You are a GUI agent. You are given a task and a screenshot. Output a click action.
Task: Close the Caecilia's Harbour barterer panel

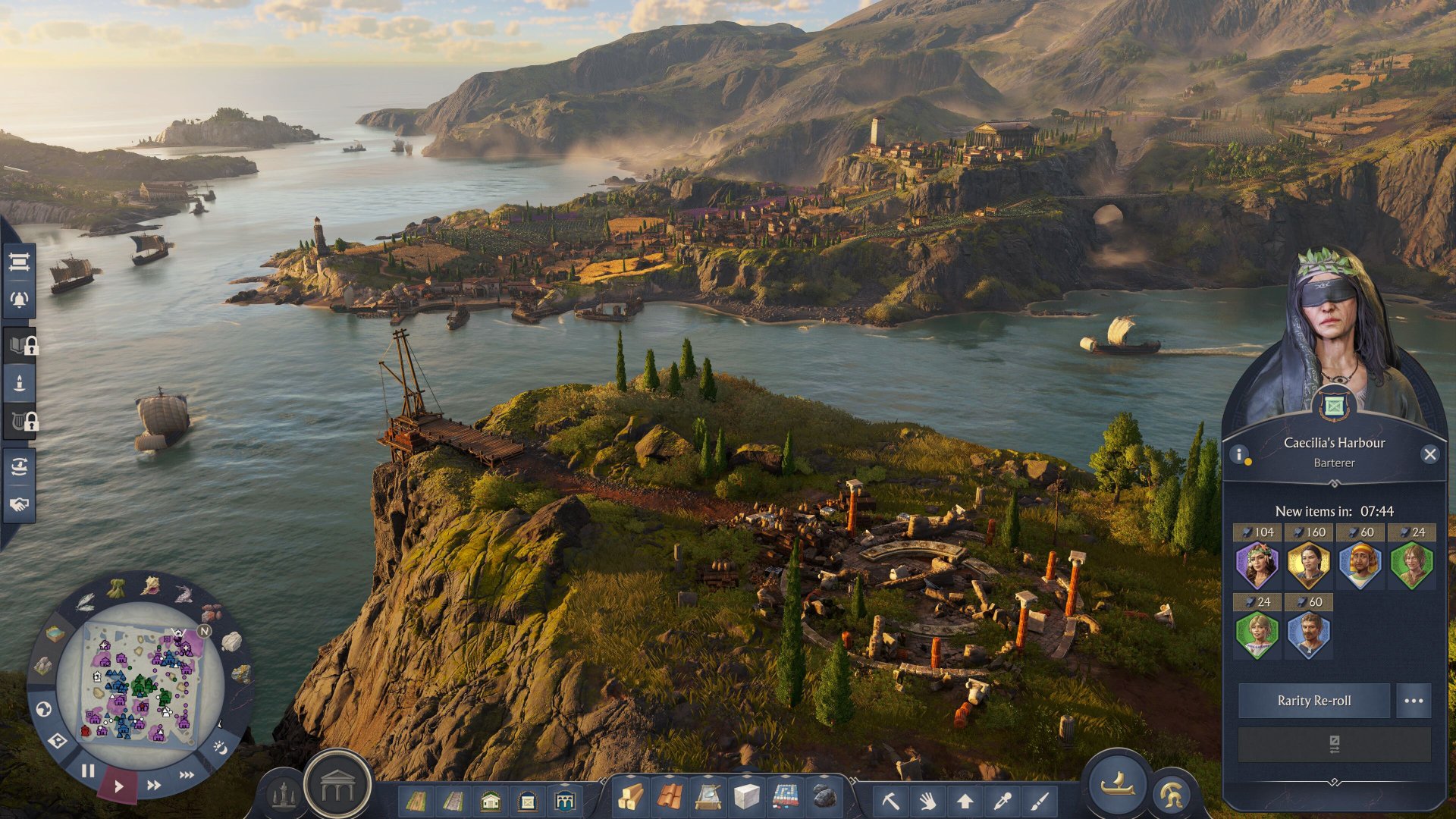1429,454
